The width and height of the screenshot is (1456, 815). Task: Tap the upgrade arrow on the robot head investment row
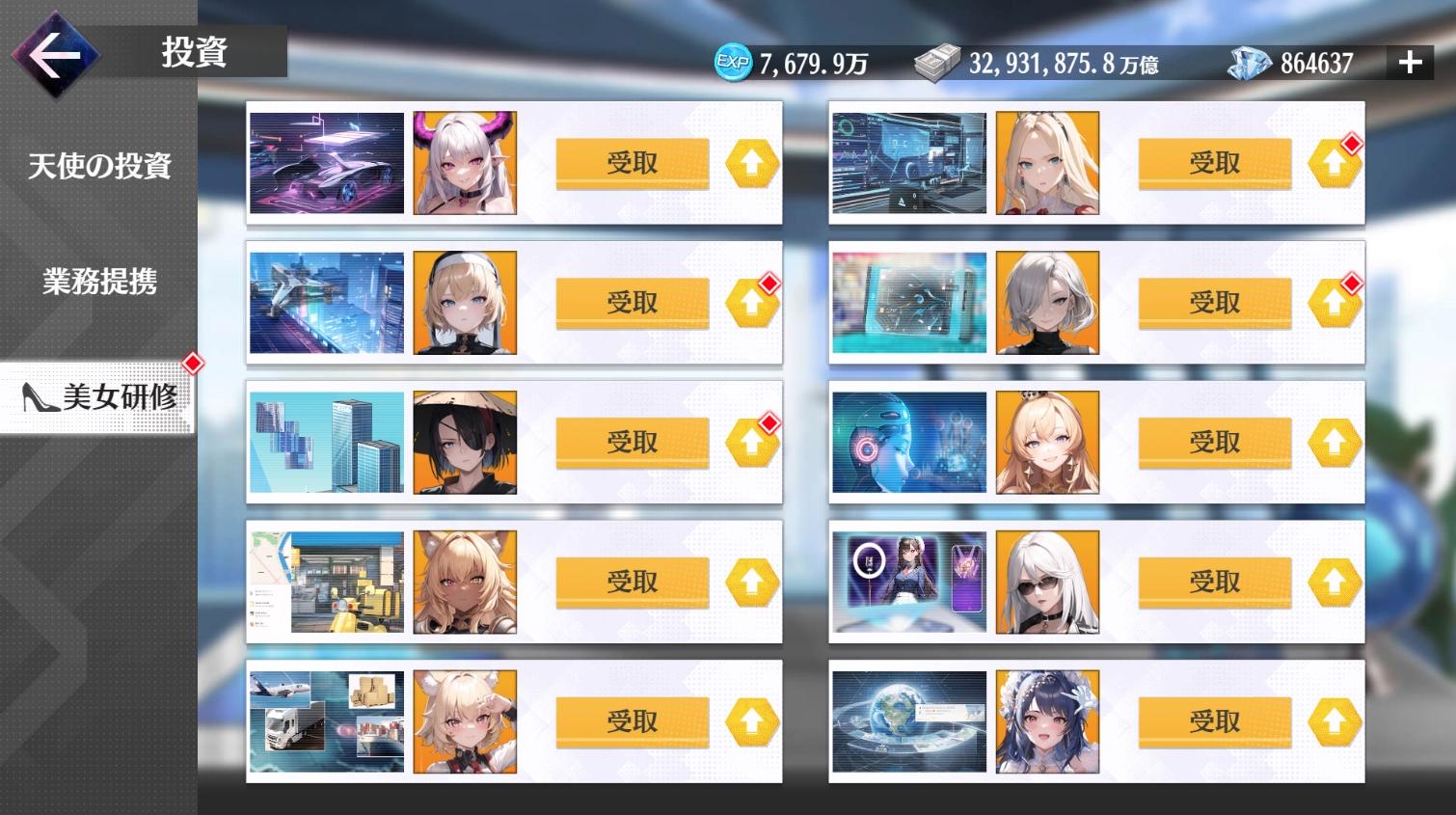1335,442
